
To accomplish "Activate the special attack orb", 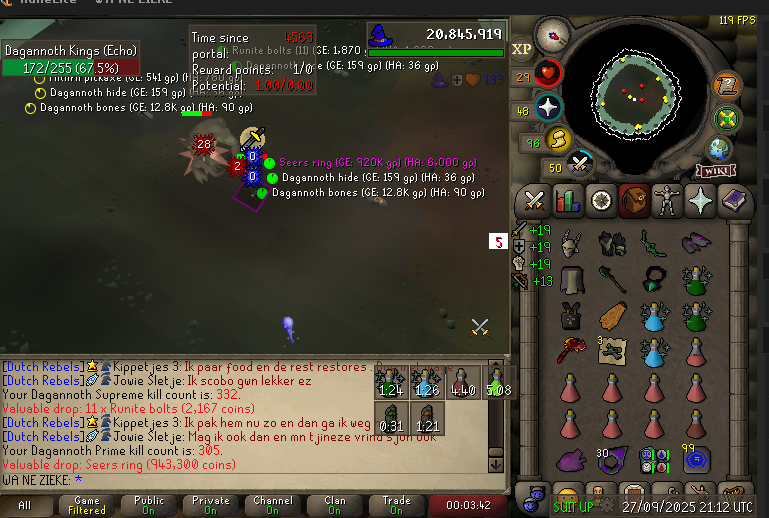I will tap(581, 163).
